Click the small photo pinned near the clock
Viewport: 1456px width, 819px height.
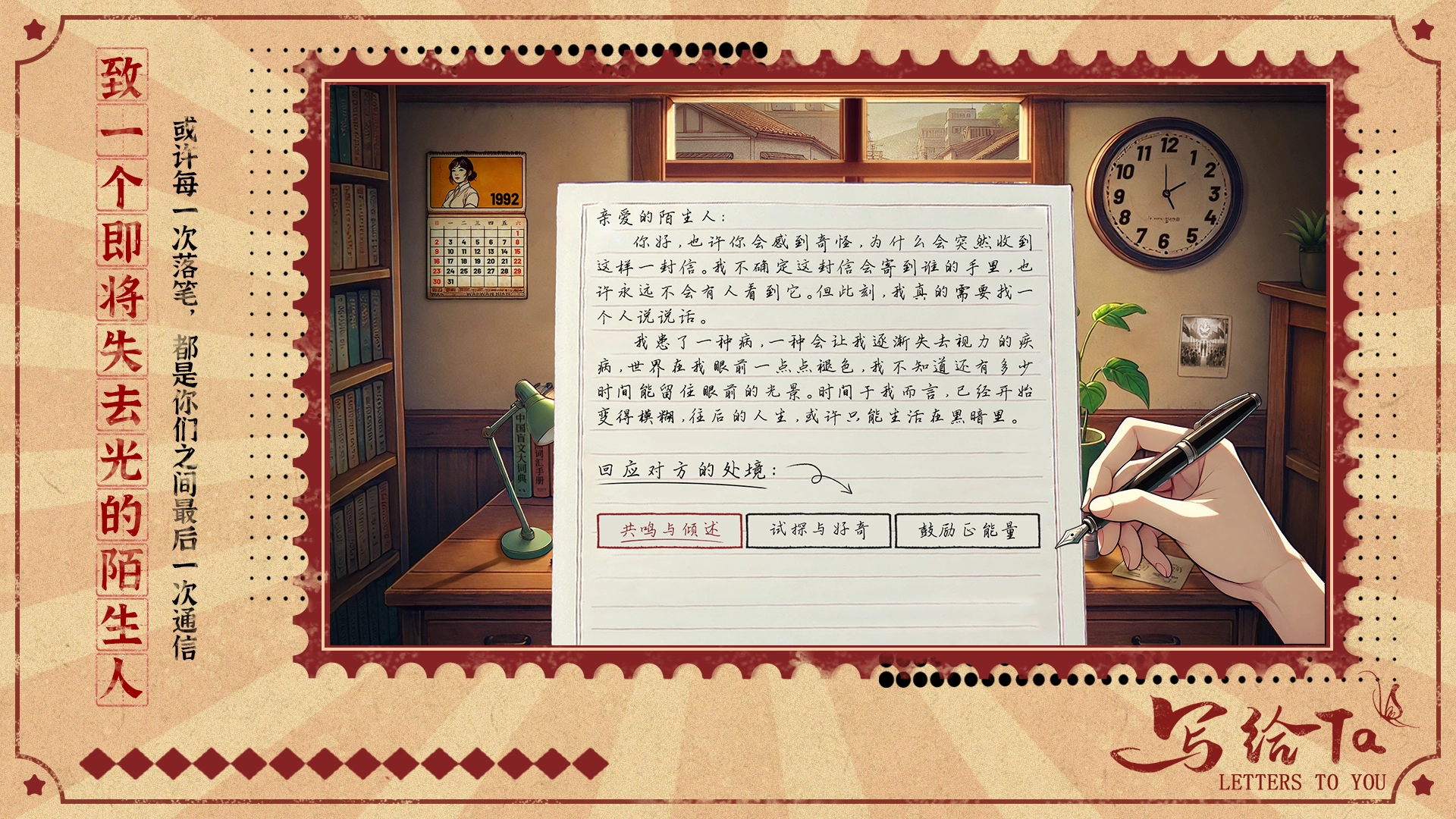[1204, 345]
